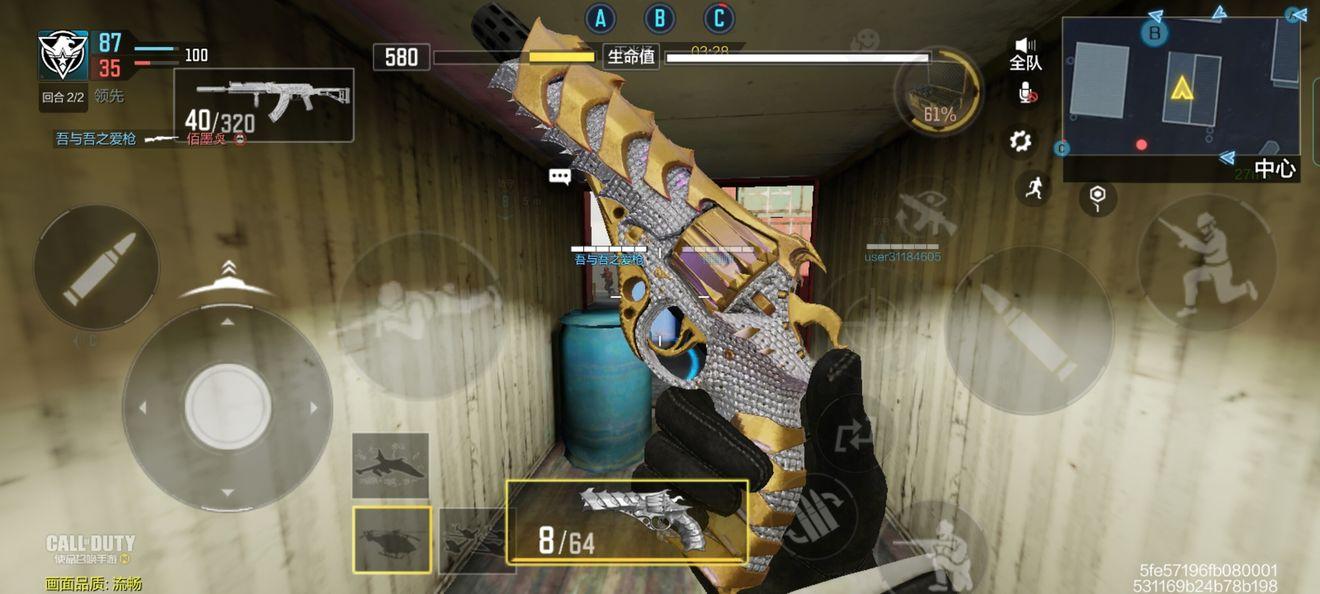Change the 全队 voice channel speaker

tap(1026, 53)
